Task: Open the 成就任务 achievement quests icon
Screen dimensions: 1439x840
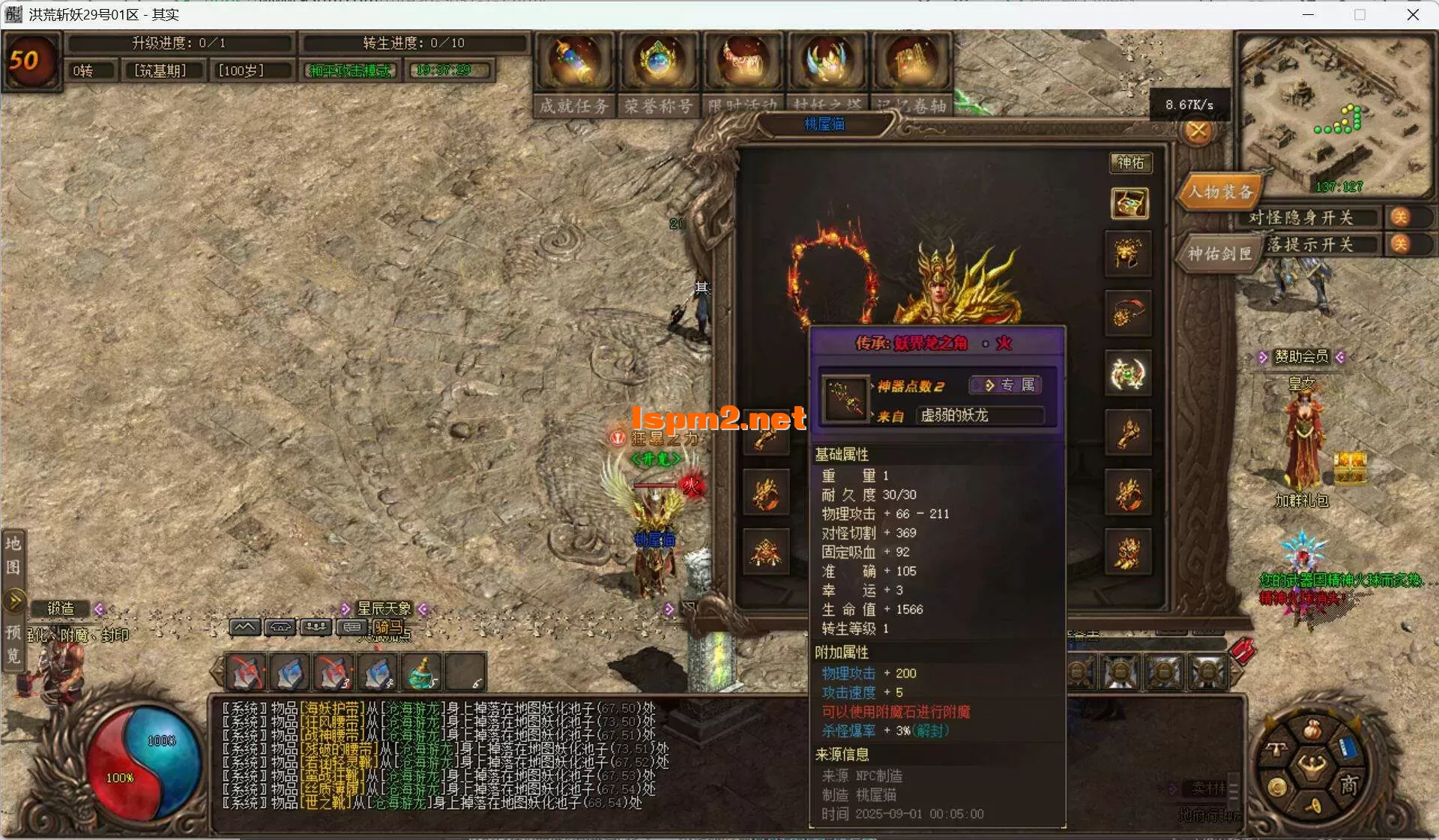Action: (574, 62)
